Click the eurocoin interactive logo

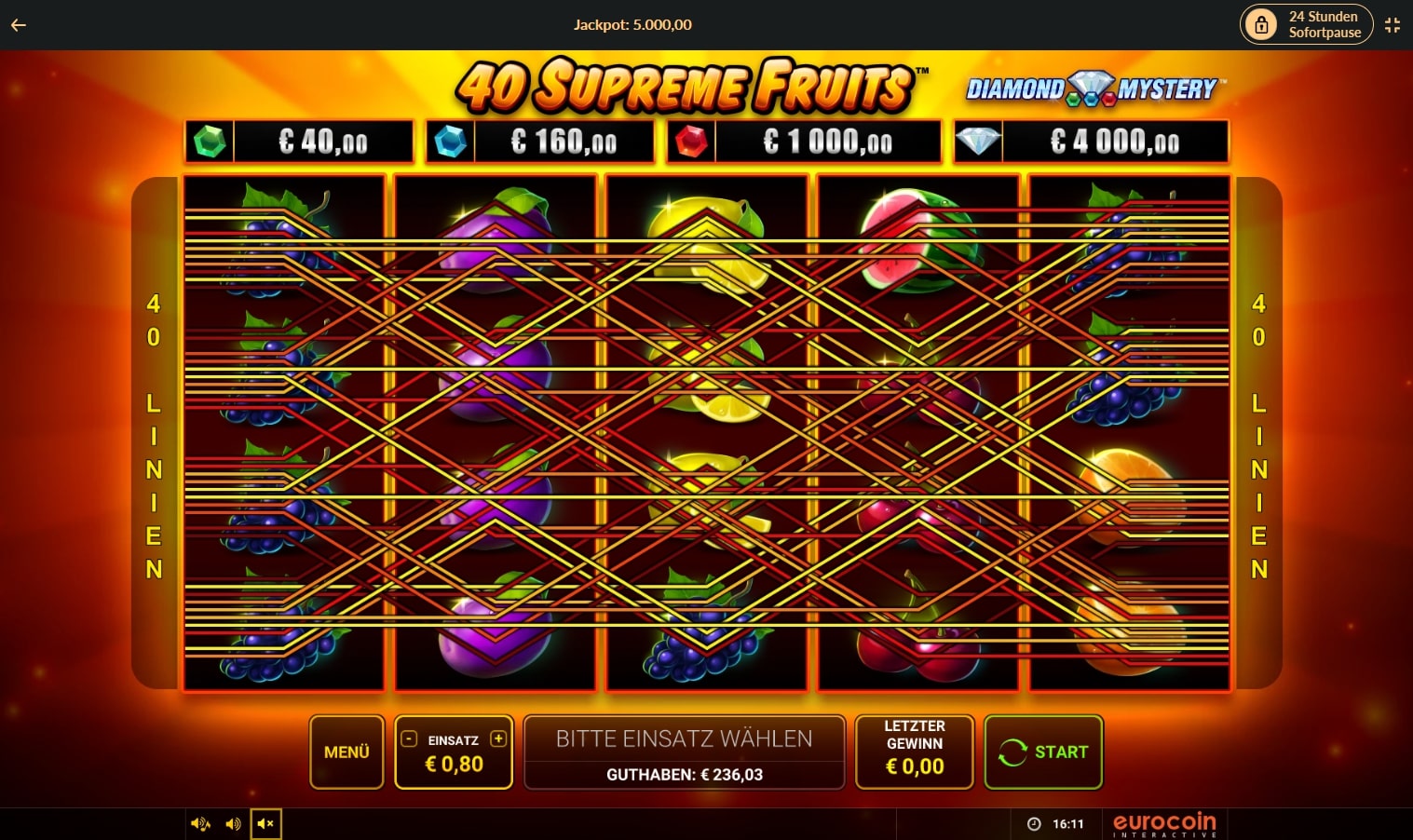[x=1163, y=823]
